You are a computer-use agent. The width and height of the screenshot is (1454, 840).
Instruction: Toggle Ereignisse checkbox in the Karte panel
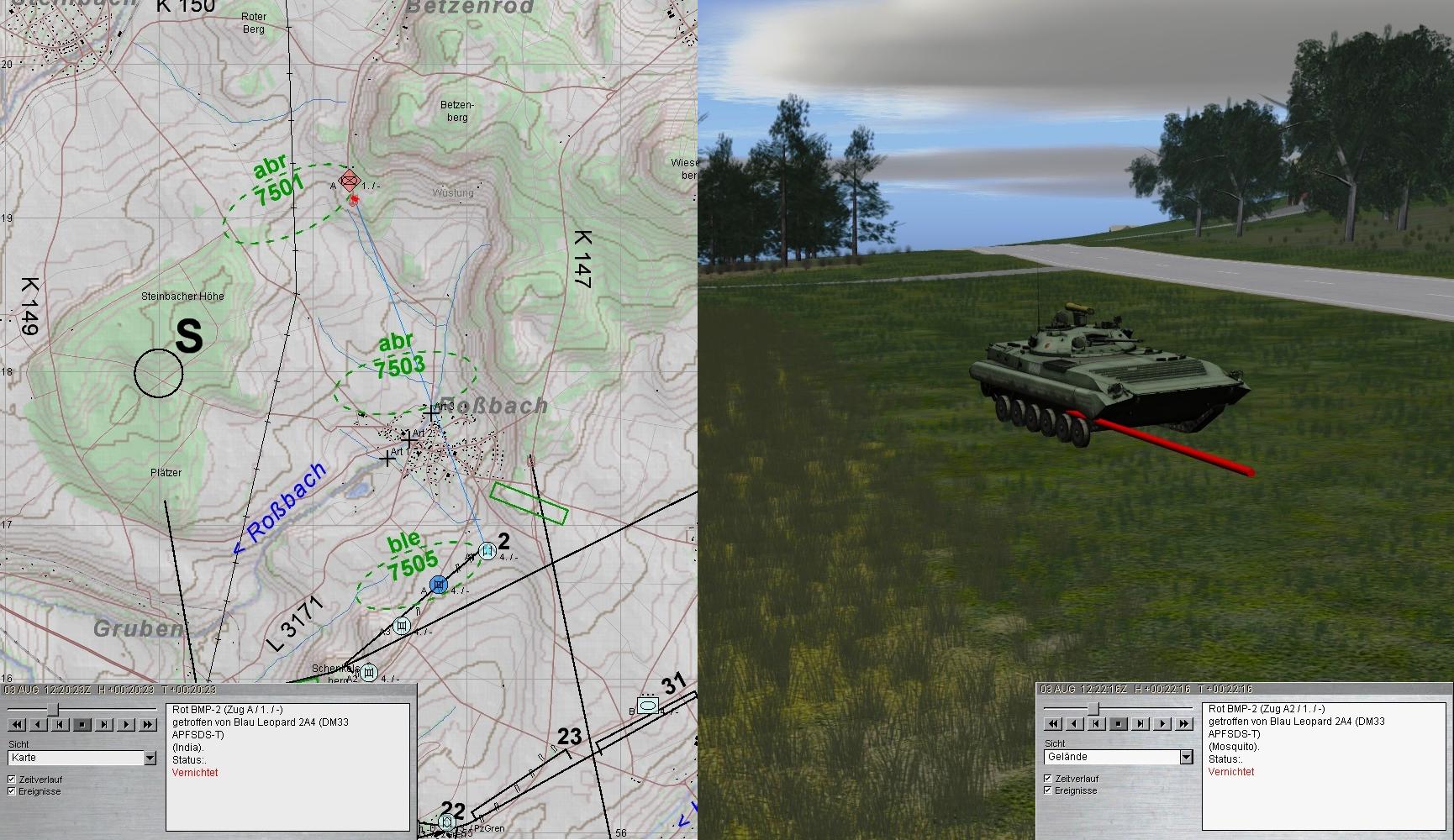click(x=12, y=791)
